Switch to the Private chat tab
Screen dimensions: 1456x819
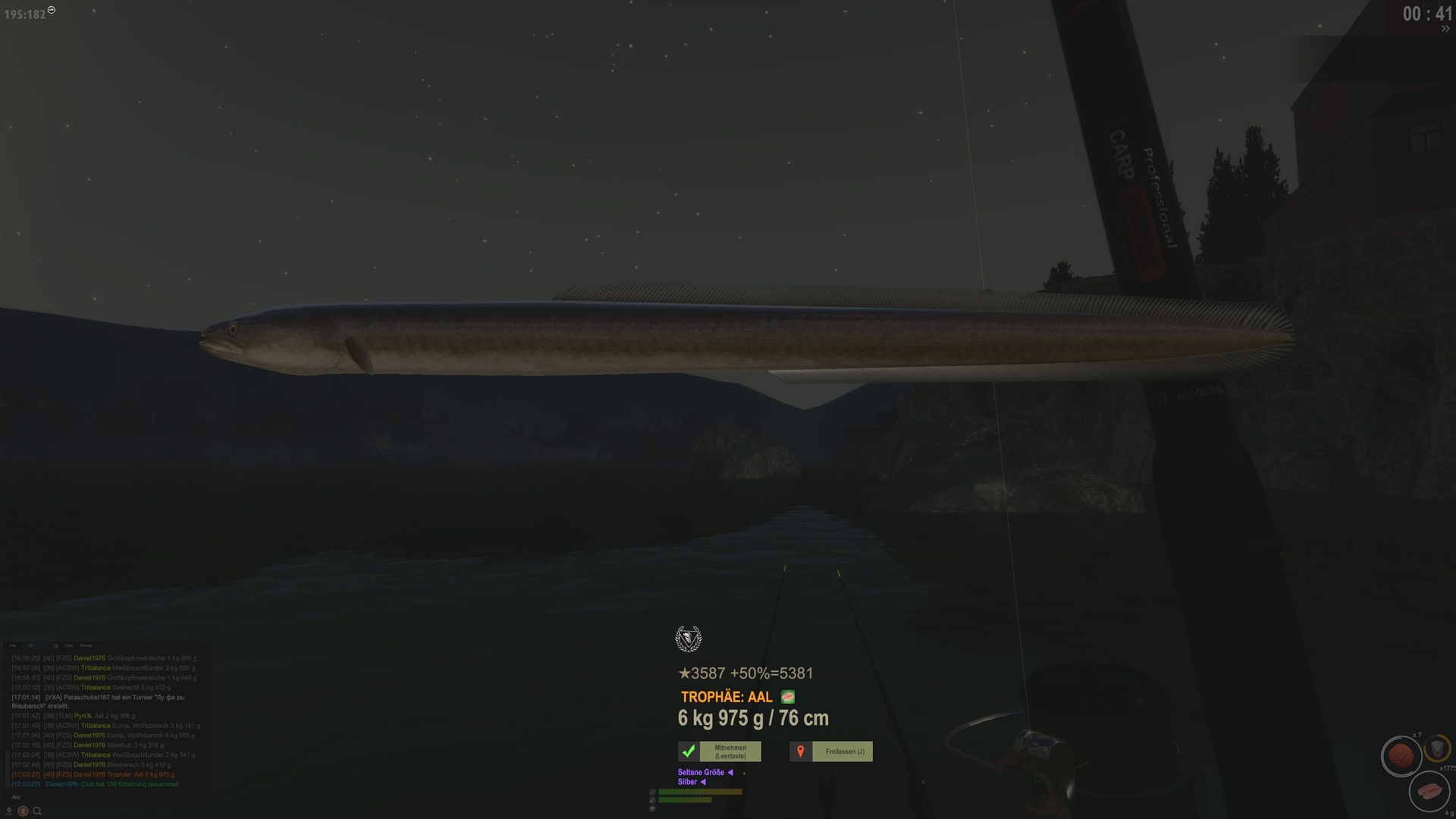(86, 646)
